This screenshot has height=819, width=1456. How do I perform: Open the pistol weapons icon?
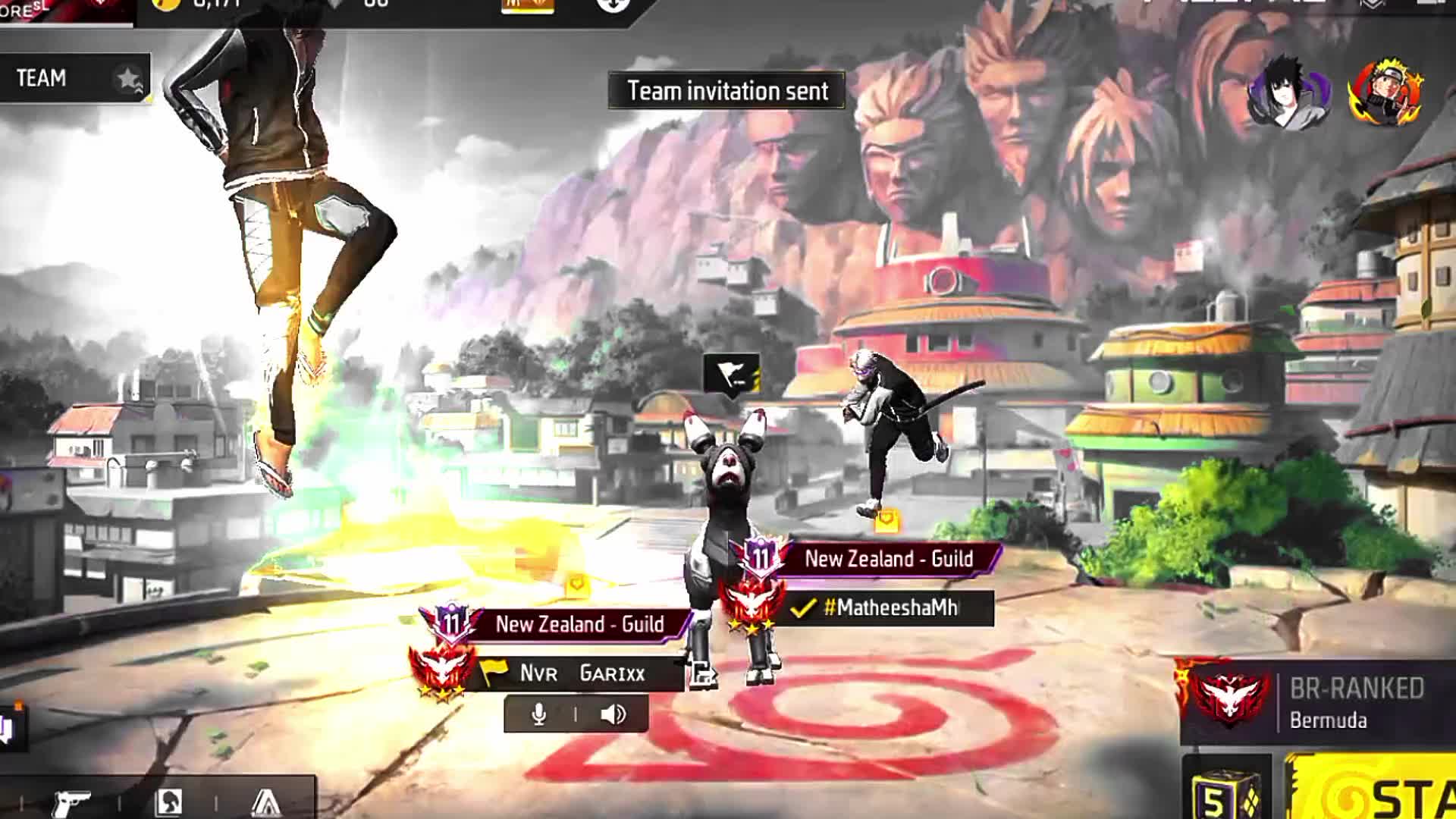click(x=72, y=801)
